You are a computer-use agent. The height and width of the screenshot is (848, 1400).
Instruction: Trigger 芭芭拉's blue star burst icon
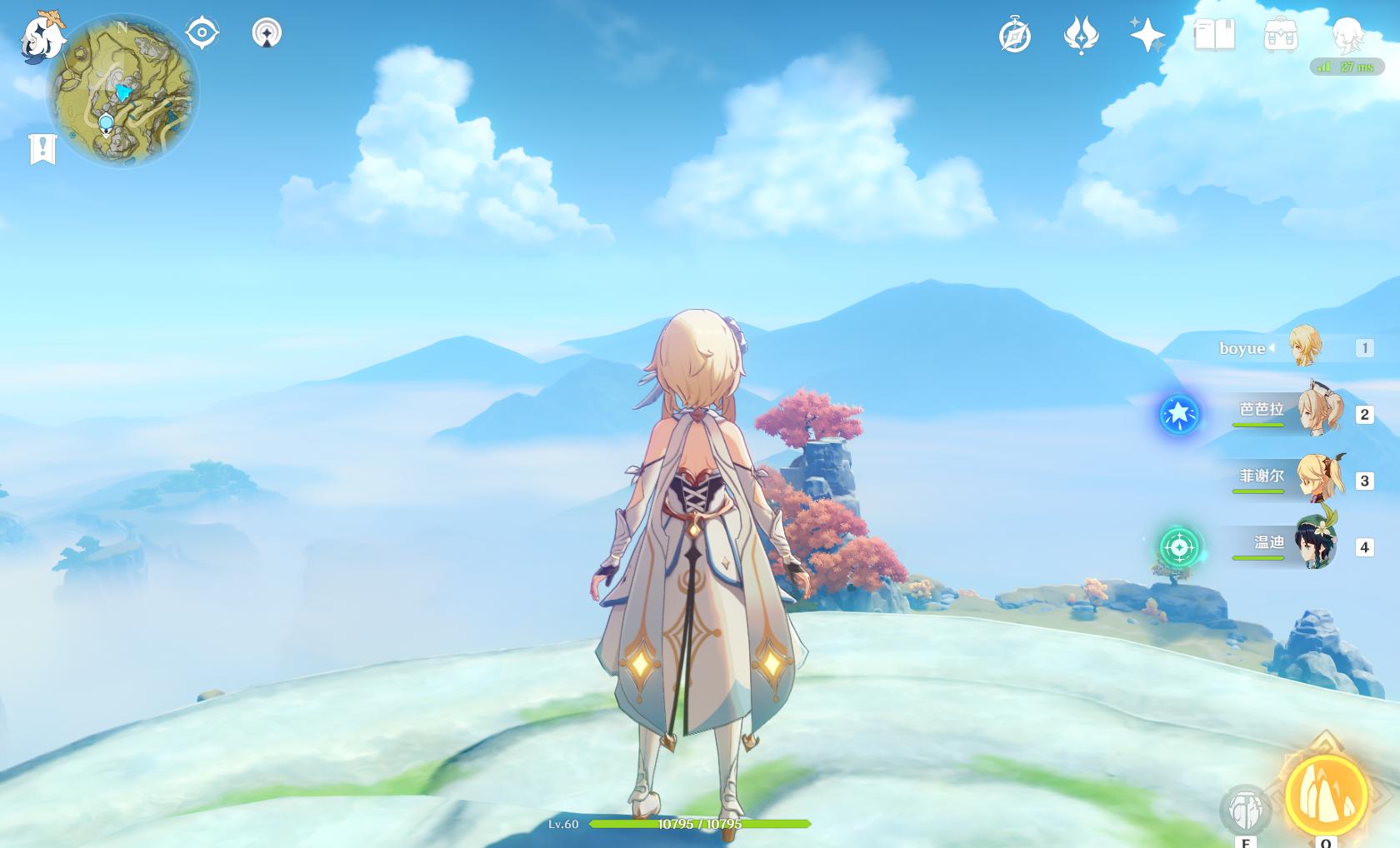[1179, 414]
